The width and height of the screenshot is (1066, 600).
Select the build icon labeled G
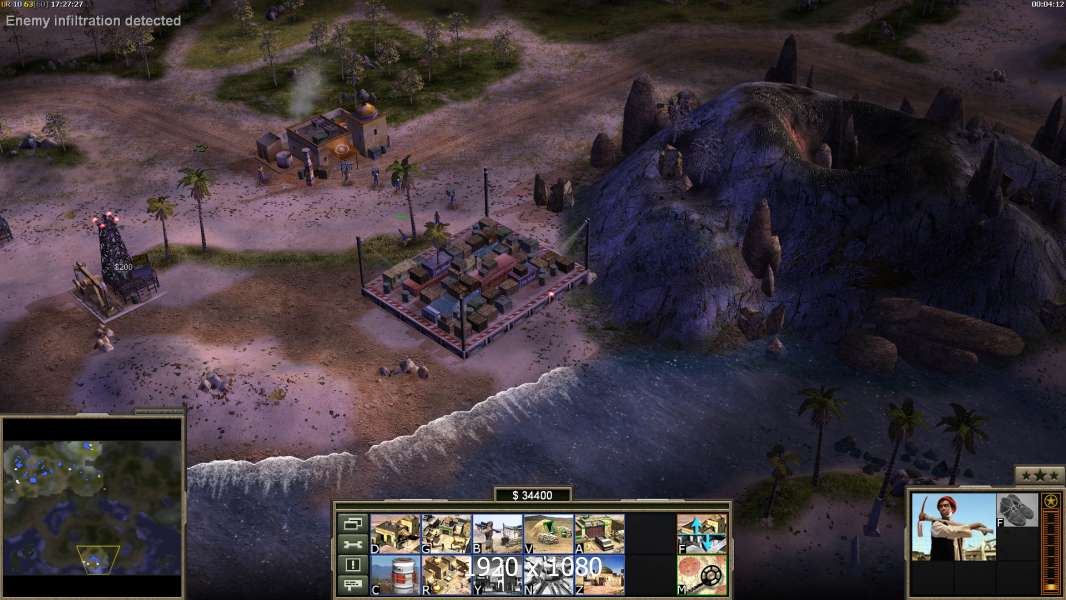click(x=446, y=534)
